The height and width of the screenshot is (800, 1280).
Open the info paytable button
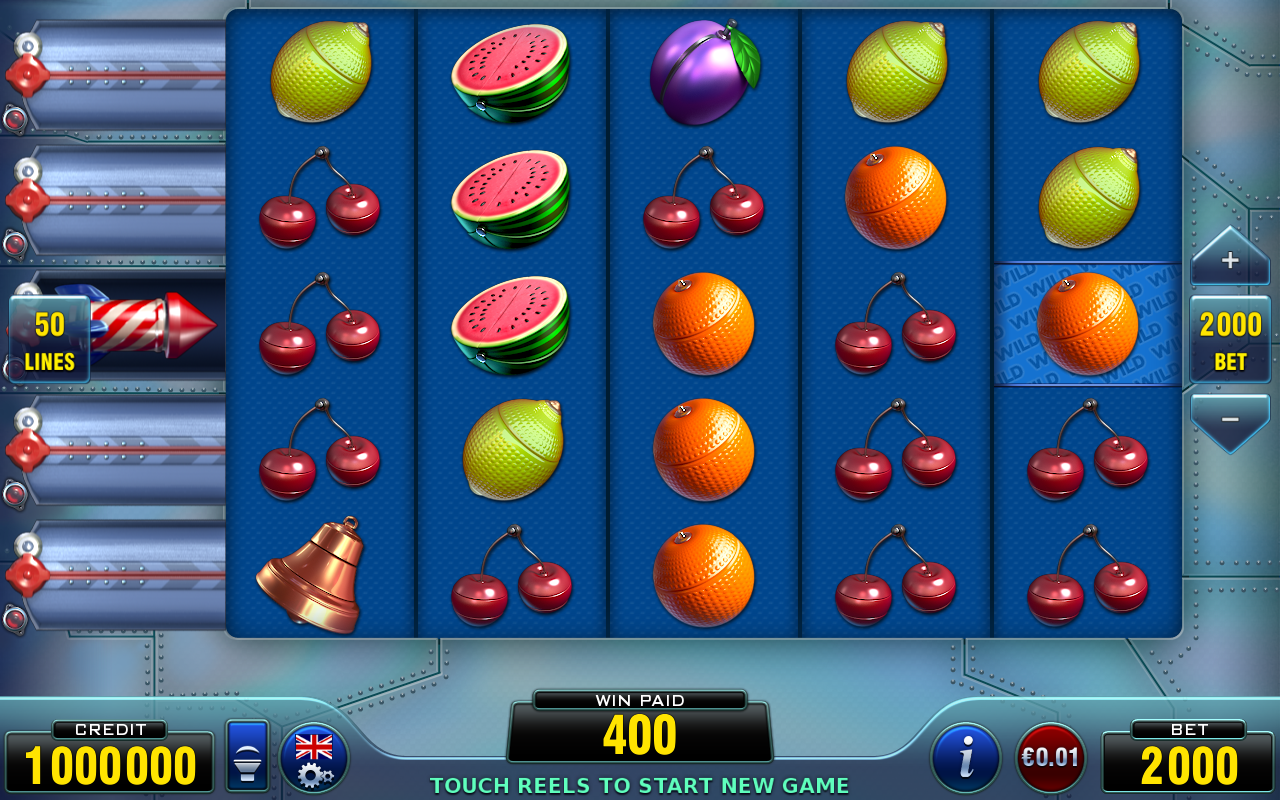(965, 758)
